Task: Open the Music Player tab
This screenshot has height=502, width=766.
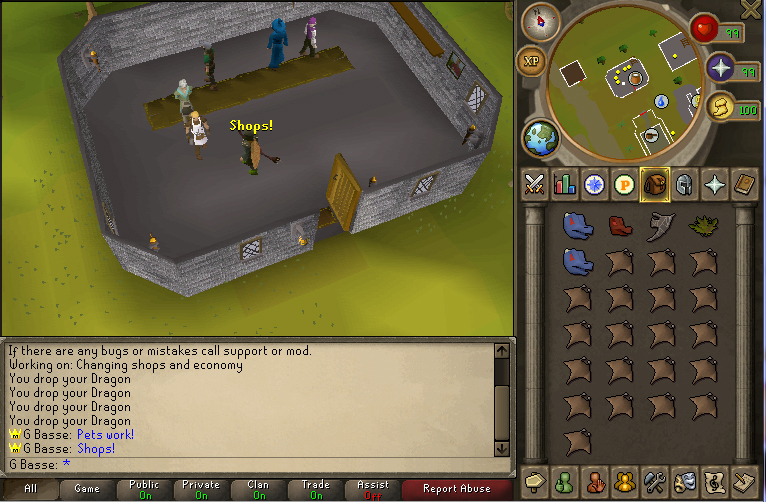Action: pos(715,480)
